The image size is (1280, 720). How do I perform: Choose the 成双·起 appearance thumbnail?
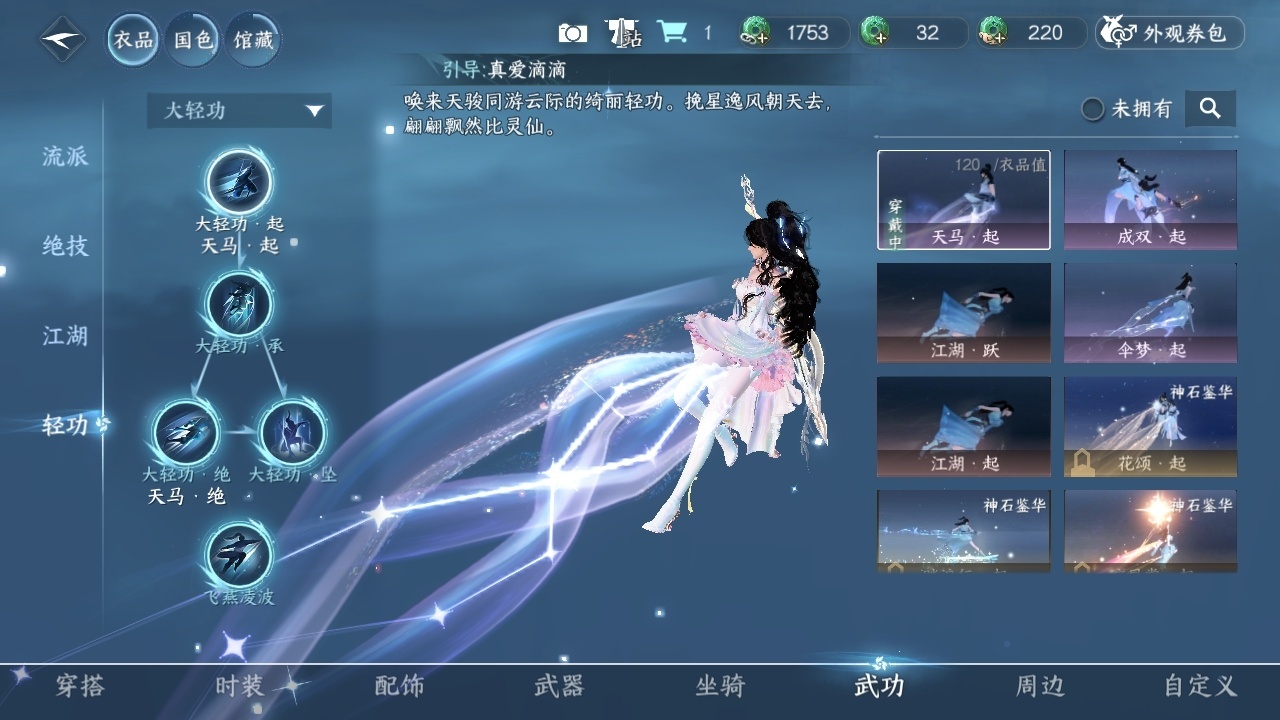[x=1150, y=199]
